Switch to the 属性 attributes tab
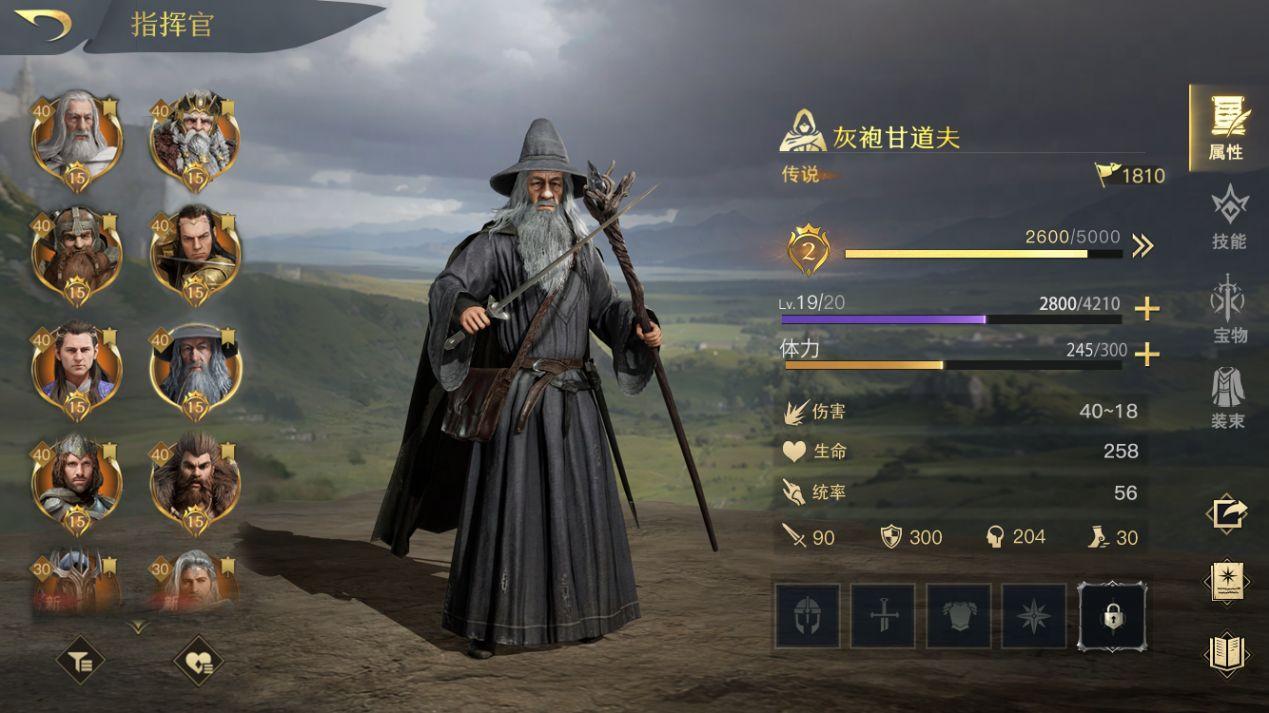The height and width of the screenshot is (713, 1269). tap(1227, 127)
